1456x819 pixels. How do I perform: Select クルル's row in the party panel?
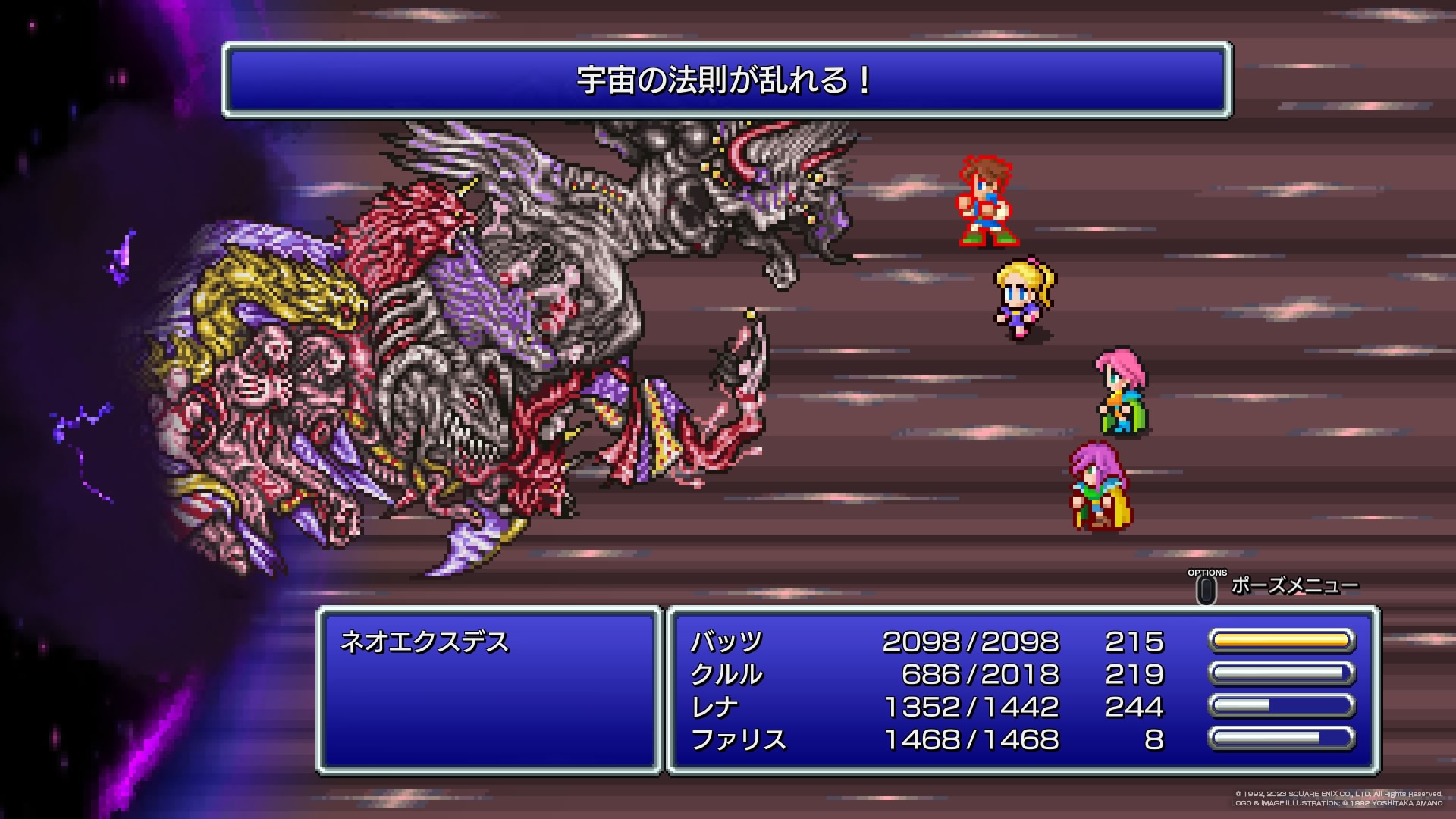726,674
